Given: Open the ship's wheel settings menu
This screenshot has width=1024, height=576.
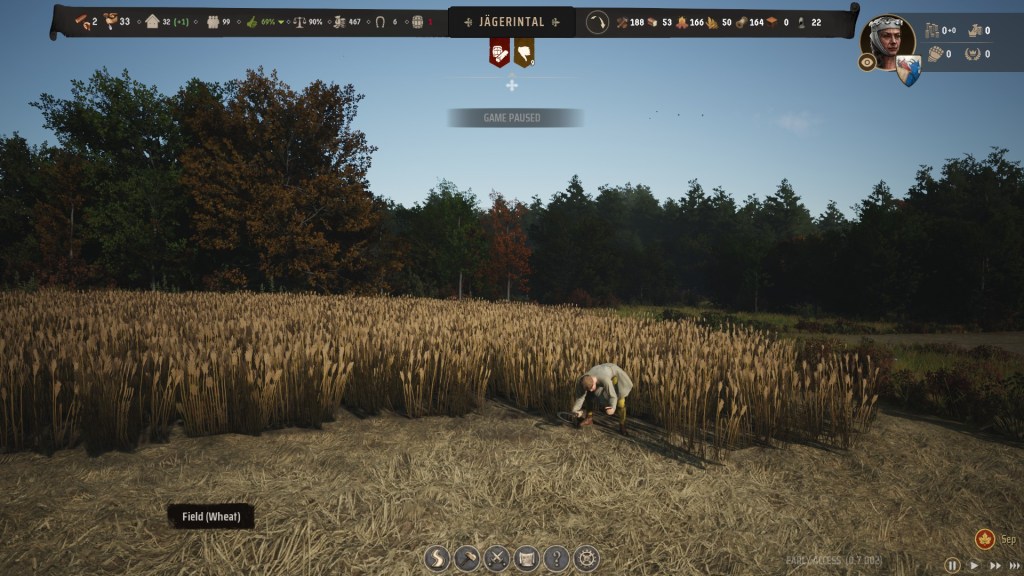Looking at the screenshot, I should pyautogui.click(x=587, y=558).
